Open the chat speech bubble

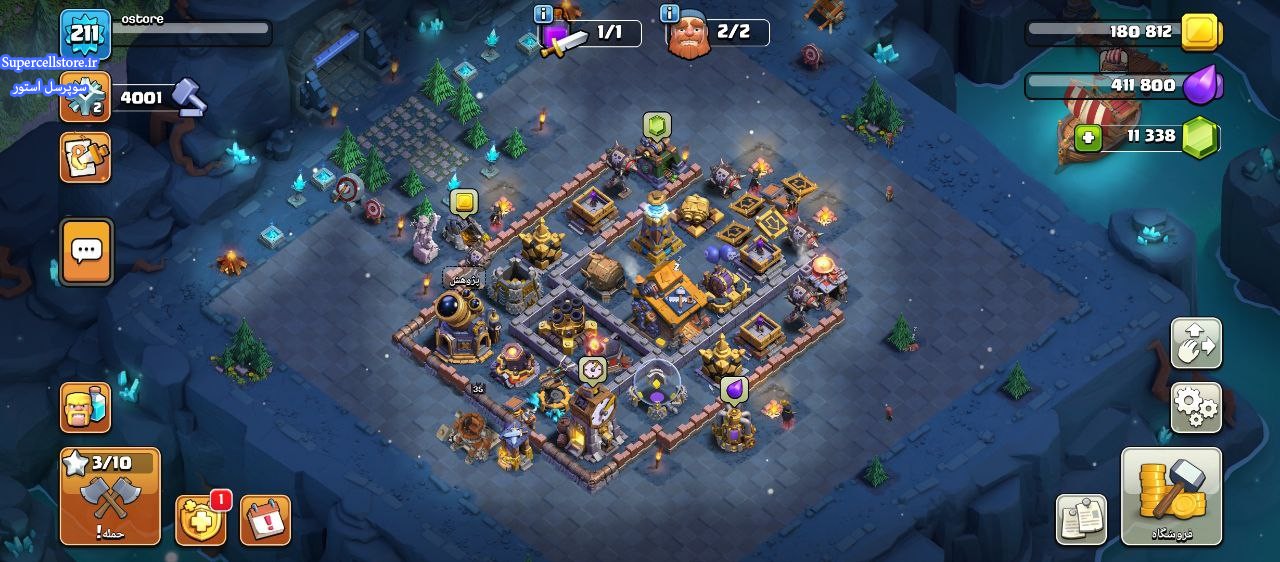tap(86, 252)
